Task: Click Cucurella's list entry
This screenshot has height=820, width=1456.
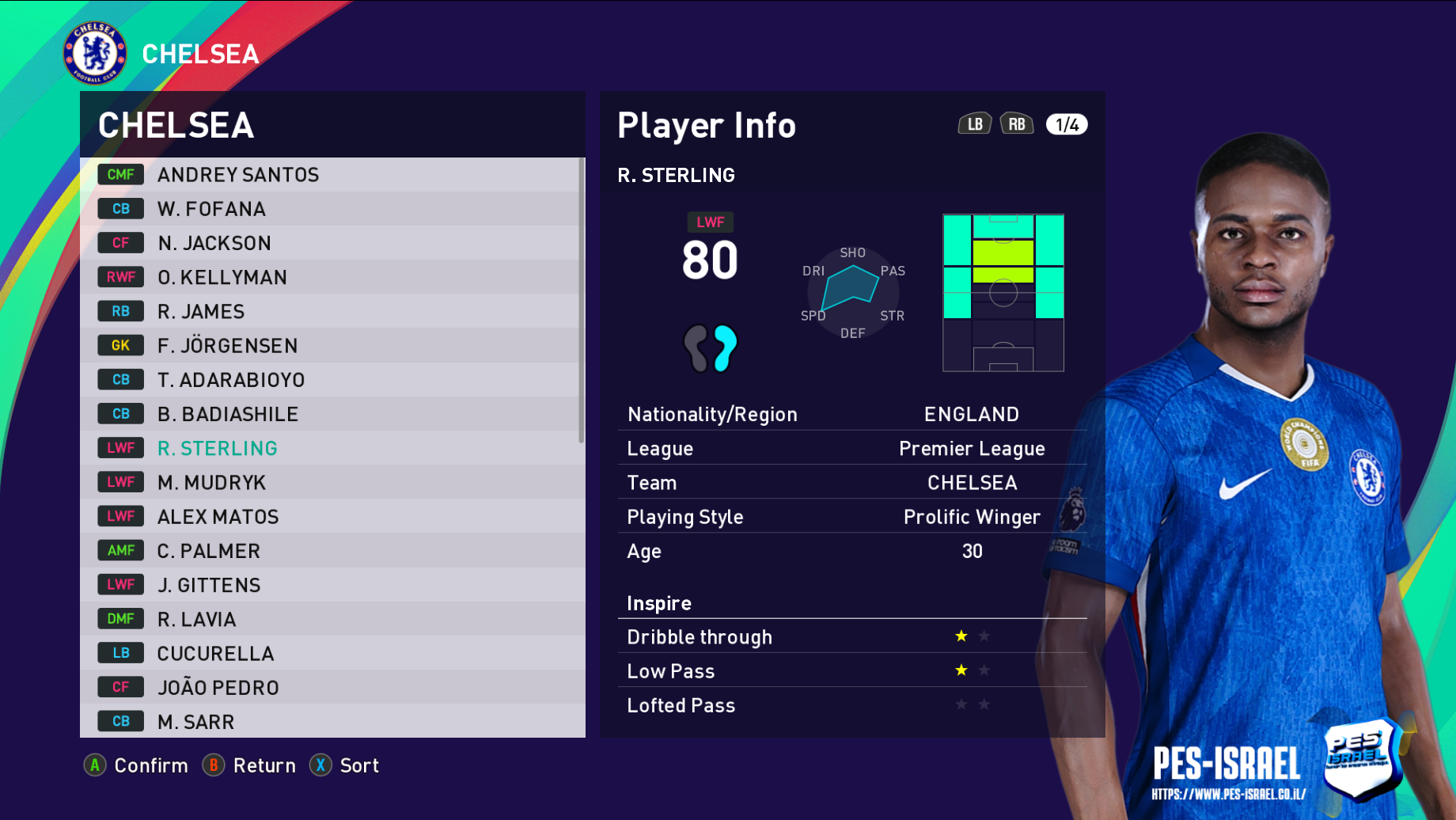Action: click(215, 653)
